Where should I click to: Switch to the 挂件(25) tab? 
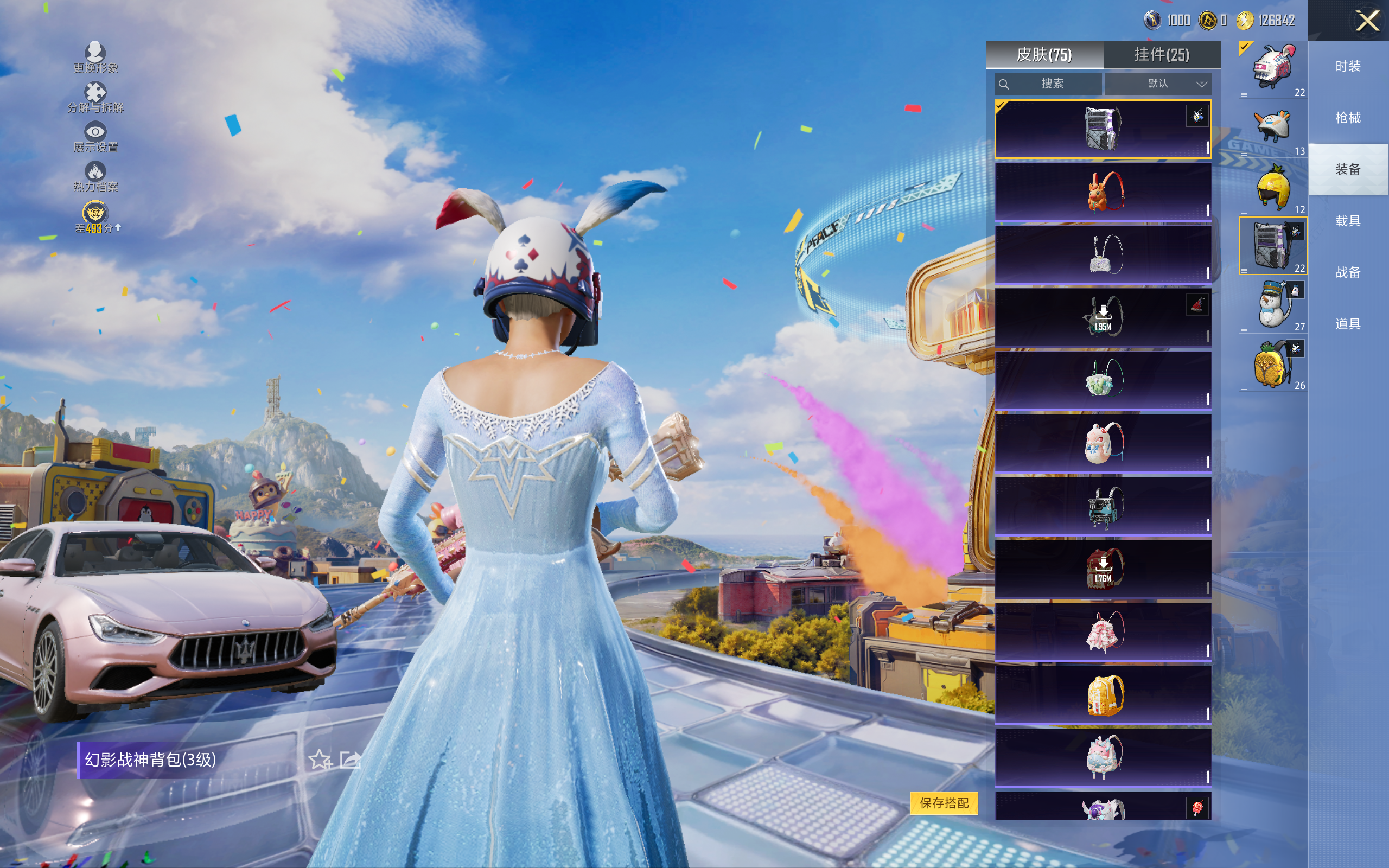coord(1161,55)
